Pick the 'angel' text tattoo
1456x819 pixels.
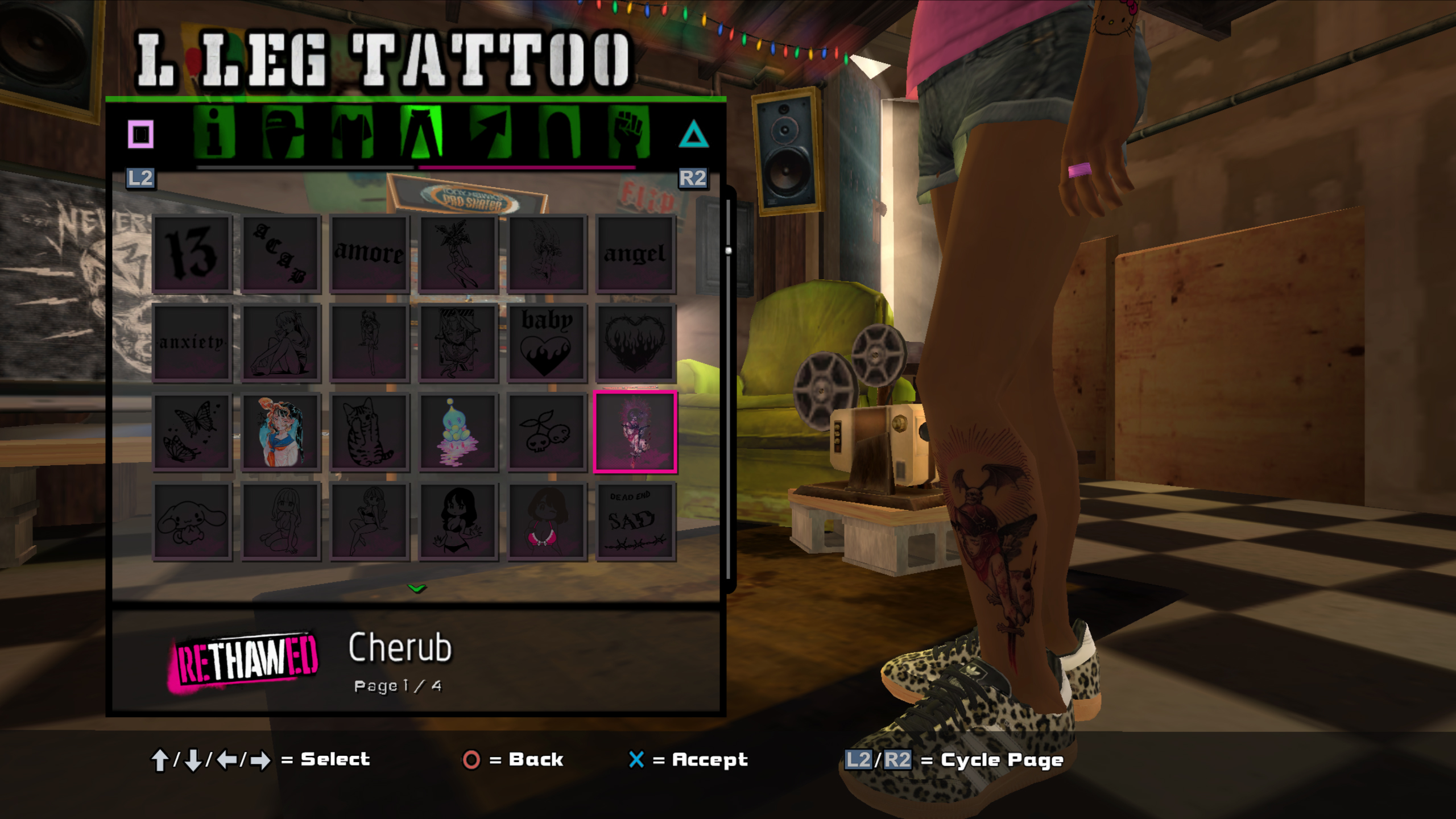635,254
